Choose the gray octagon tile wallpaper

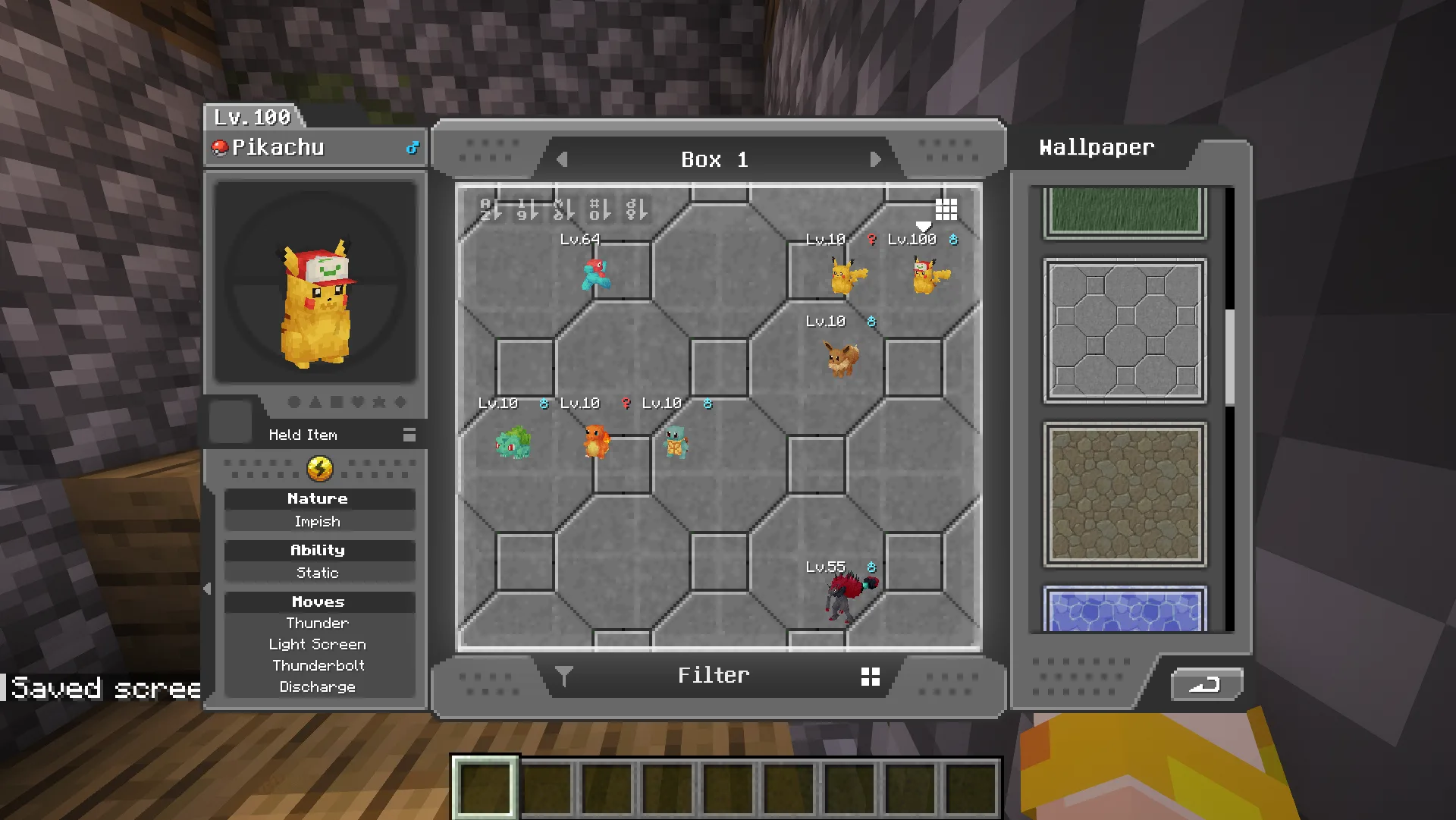1125,331
